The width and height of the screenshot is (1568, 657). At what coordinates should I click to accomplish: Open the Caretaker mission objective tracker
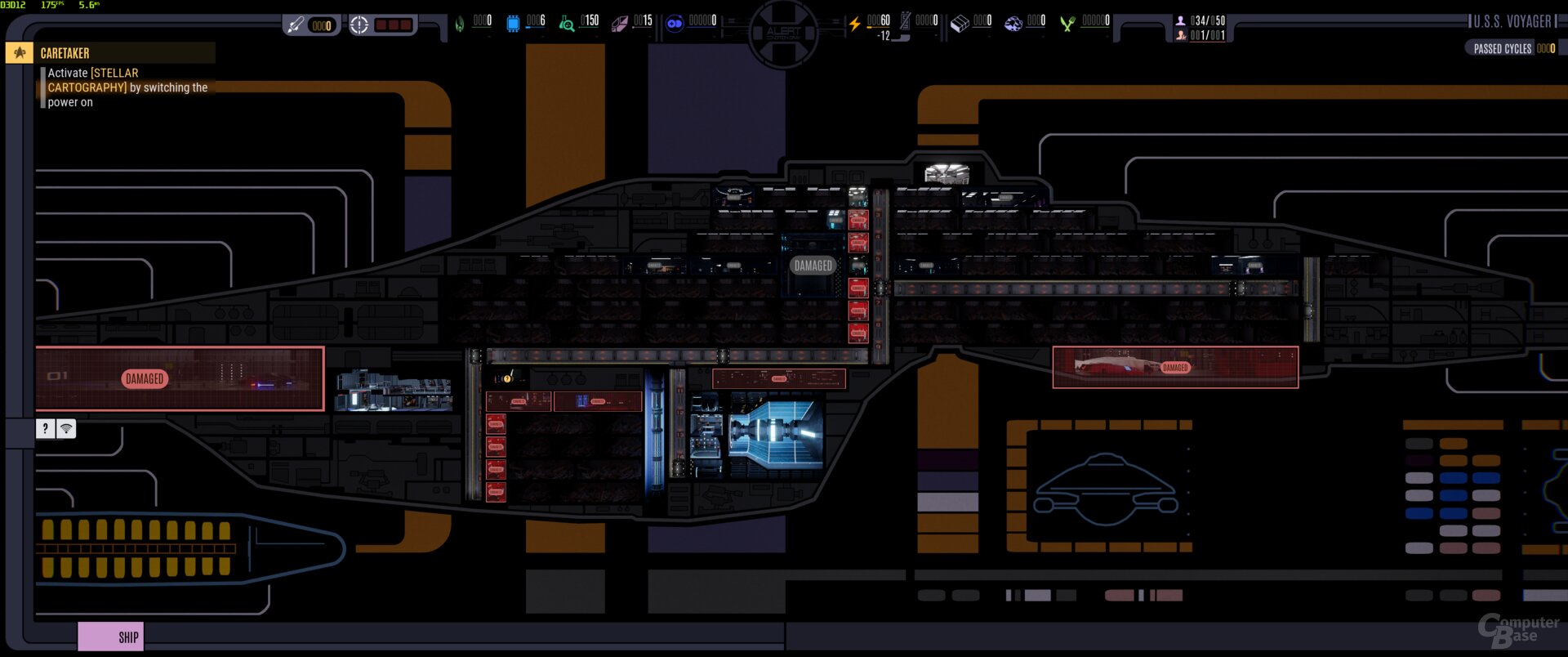click(65, 53)
